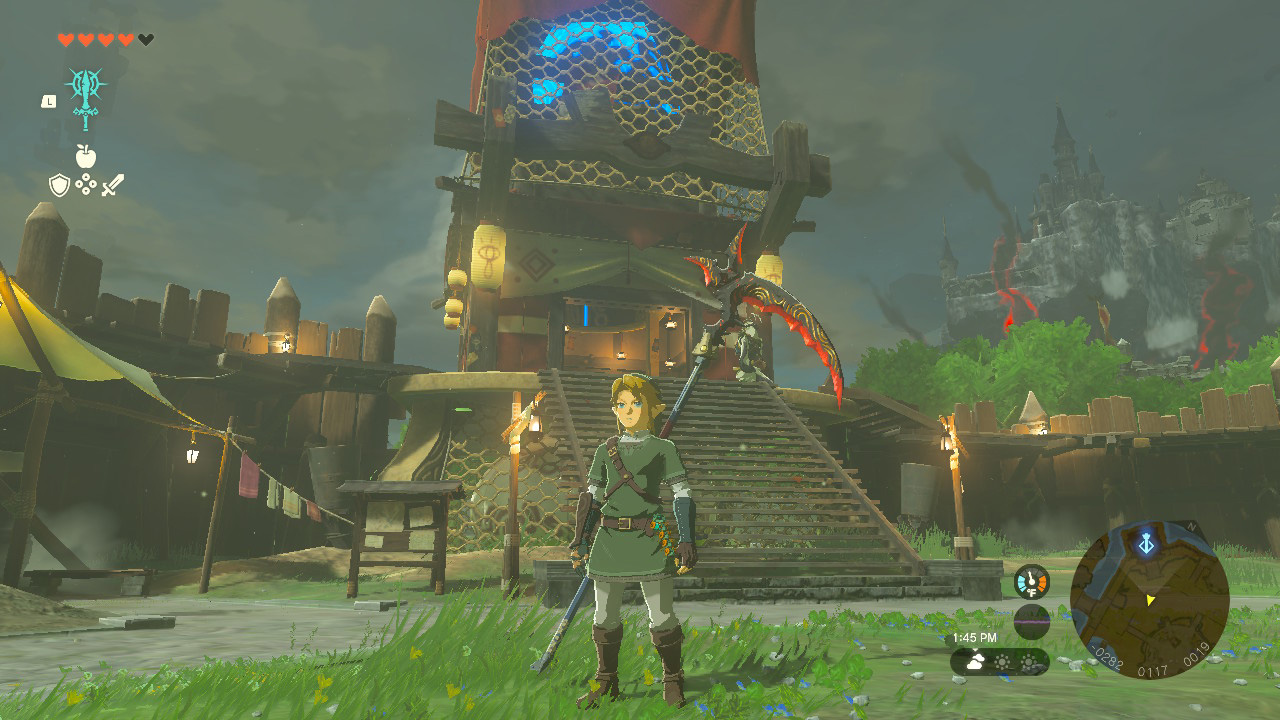Viewport: 1280px width, 720px height.
Task: Select the 0117 coordinate readout
Action: coord(1152,670)
